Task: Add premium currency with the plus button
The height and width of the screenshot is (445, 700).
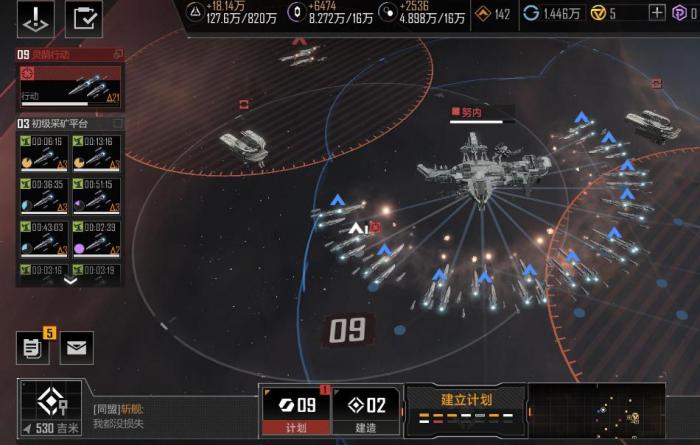Action: coord(657,13)
